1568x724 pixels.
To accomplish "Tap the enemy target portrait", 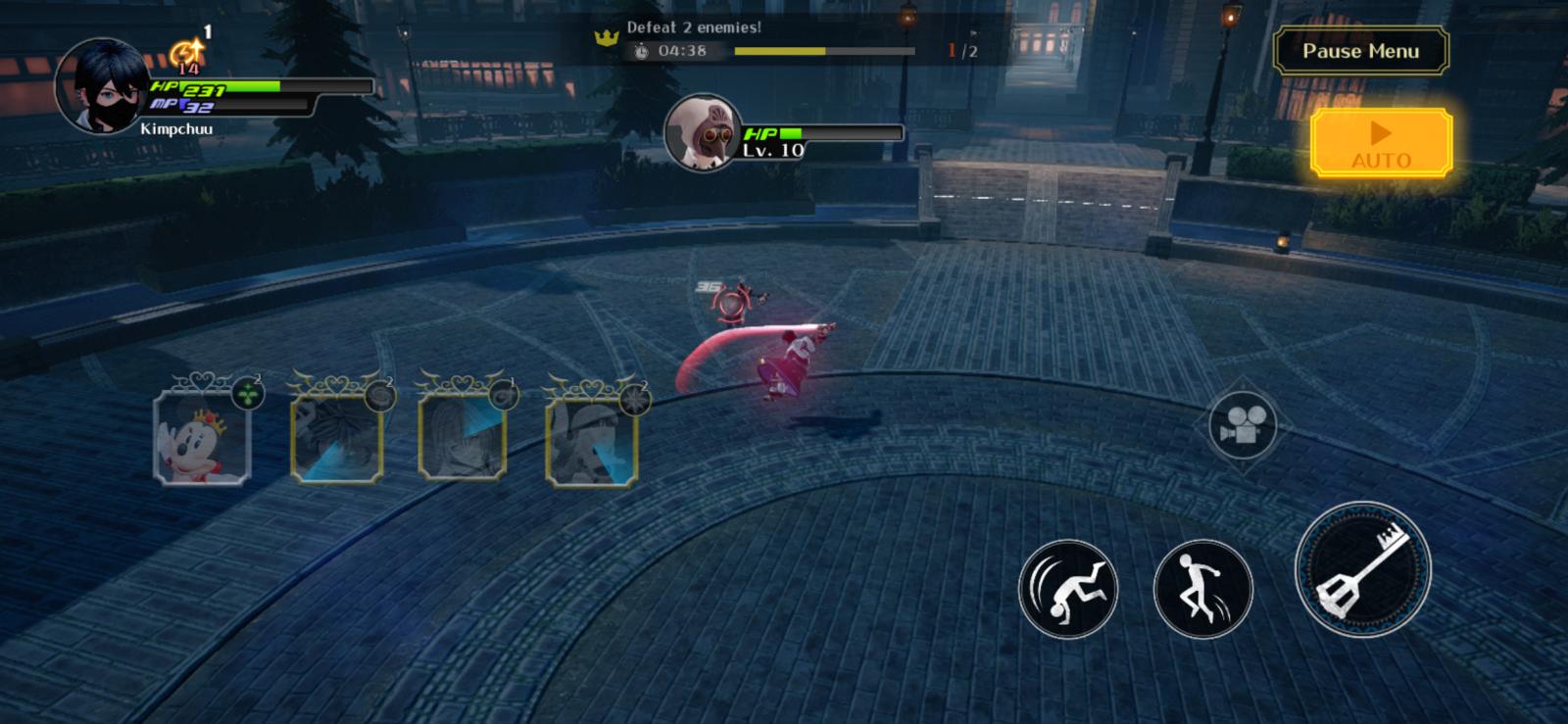I will 702,133.
